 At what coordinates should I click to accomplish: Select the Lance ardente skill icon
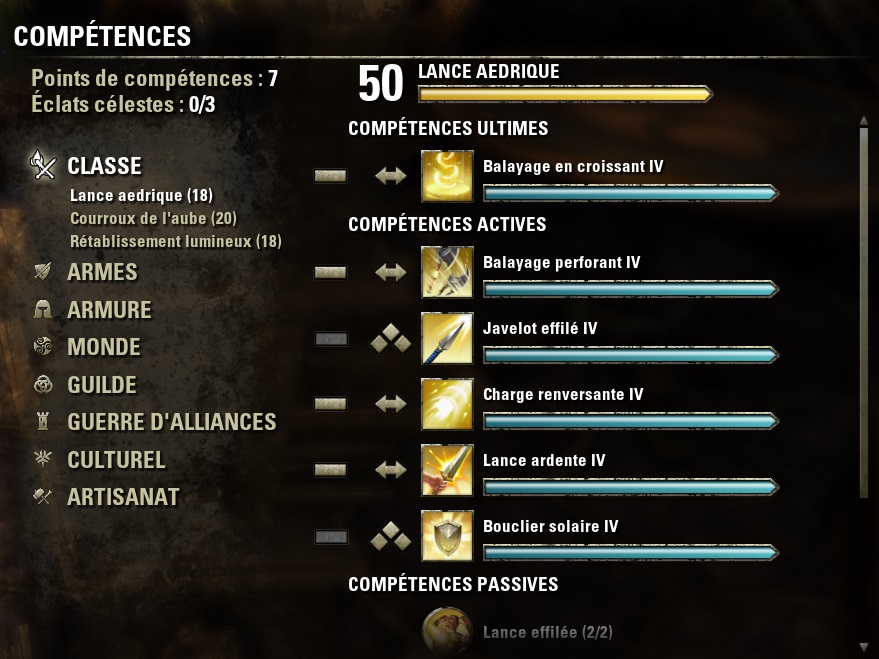tap(447, 470)
